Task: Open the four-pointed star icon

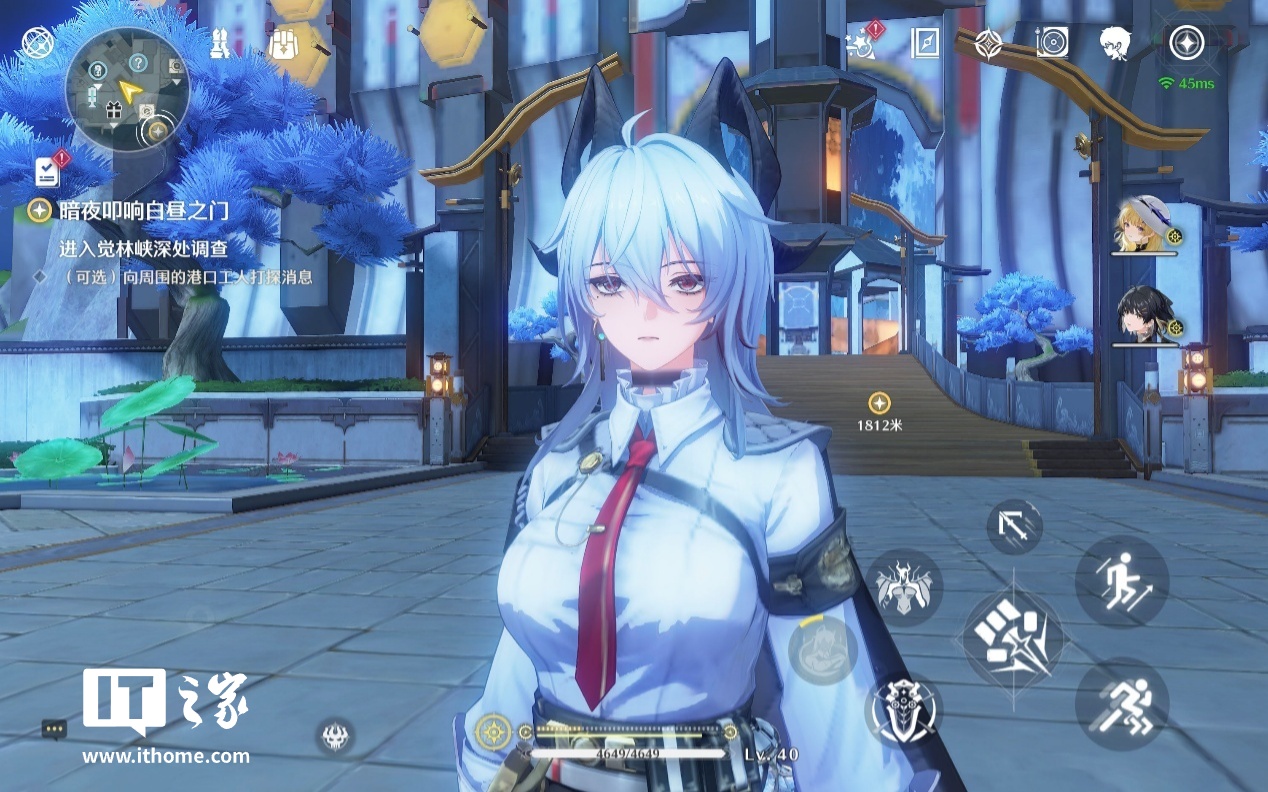Action: (988, 43)
